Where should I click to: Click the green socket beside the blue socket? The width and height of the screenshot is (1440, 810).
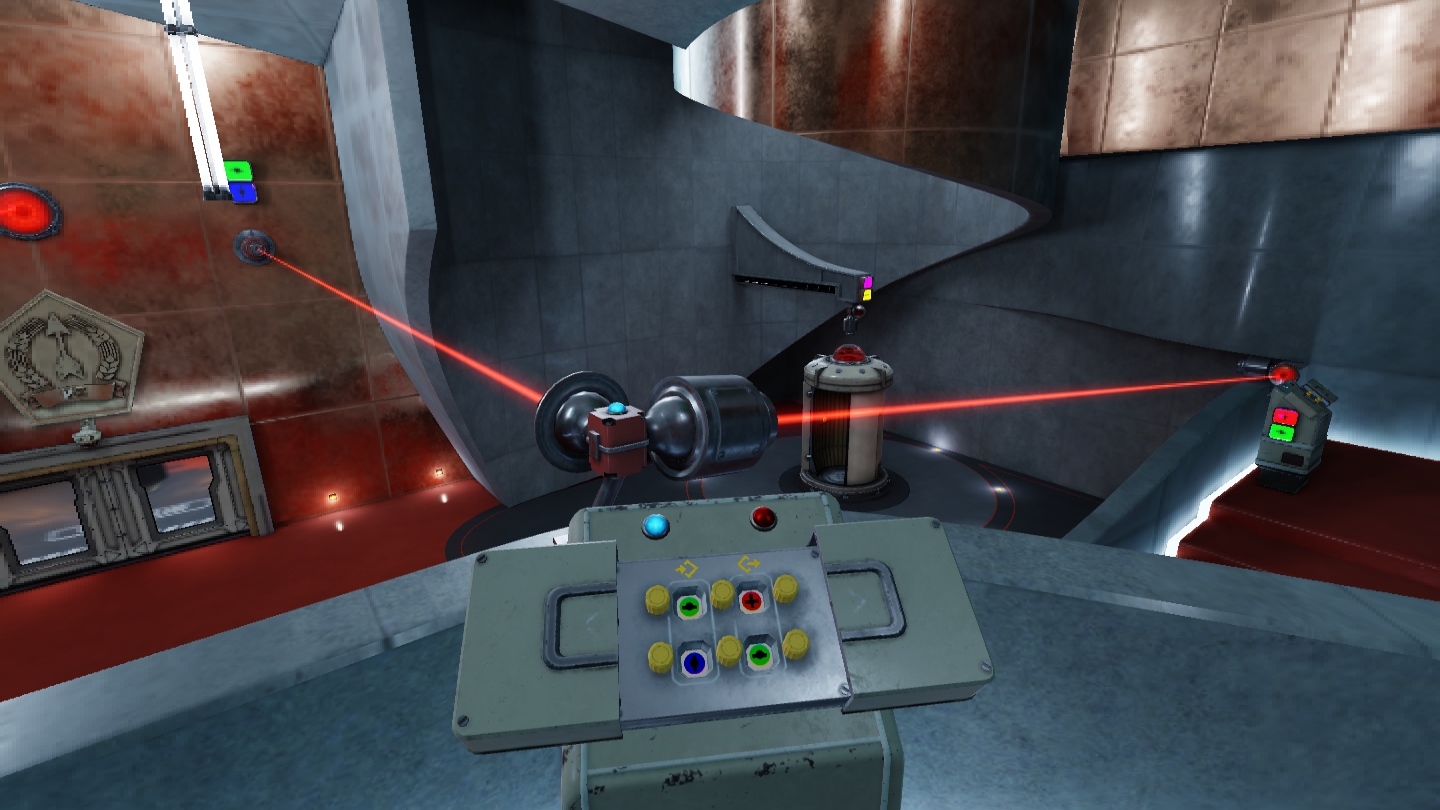tap(759, 656)
